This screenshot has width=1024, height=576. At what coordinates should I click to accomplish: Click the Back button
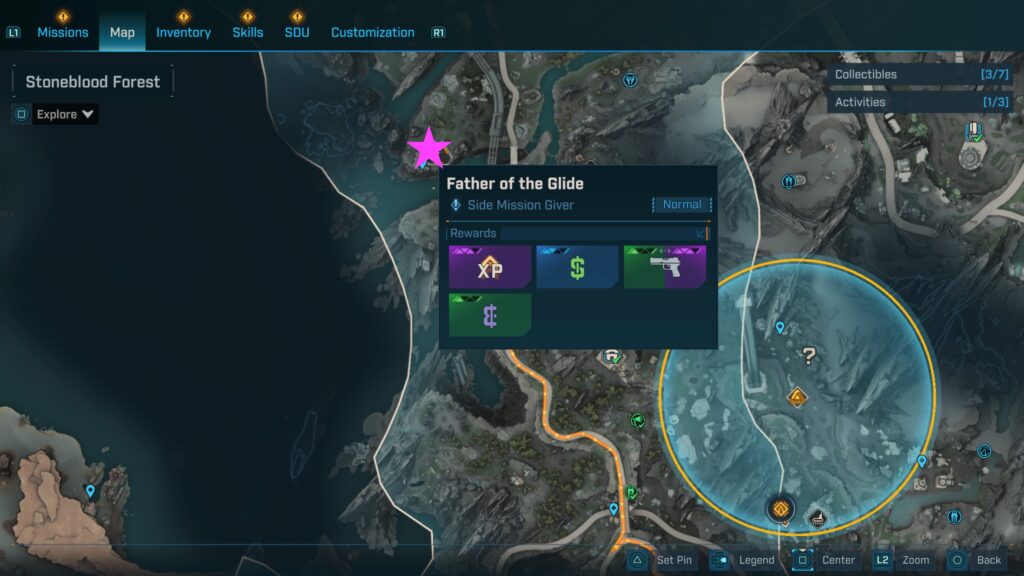[976, 560]
